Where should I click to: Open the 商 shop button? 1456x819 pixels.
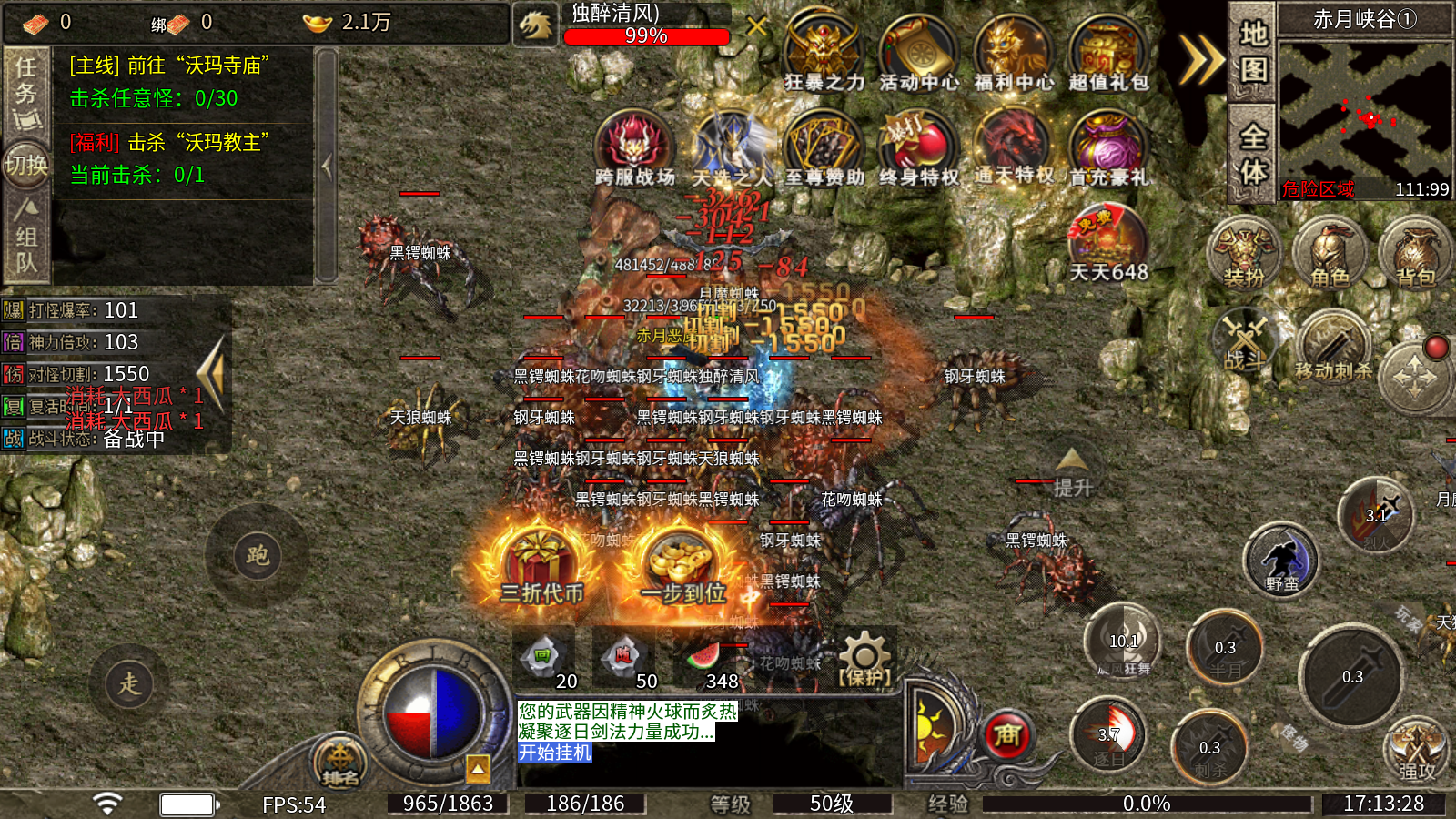pyautogui.click(x=1006, y=735)
